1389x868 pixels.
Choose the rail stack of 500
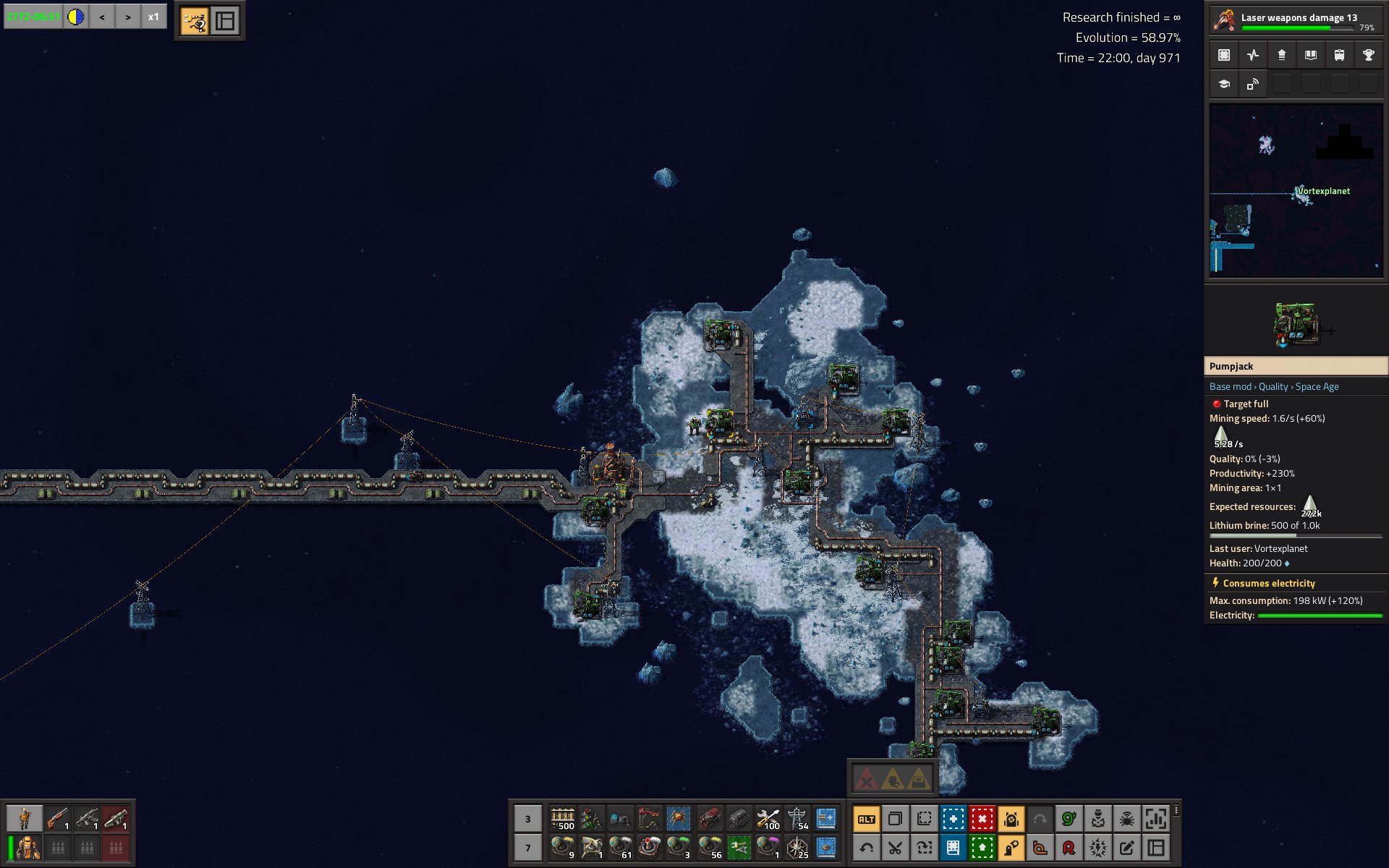562,819
